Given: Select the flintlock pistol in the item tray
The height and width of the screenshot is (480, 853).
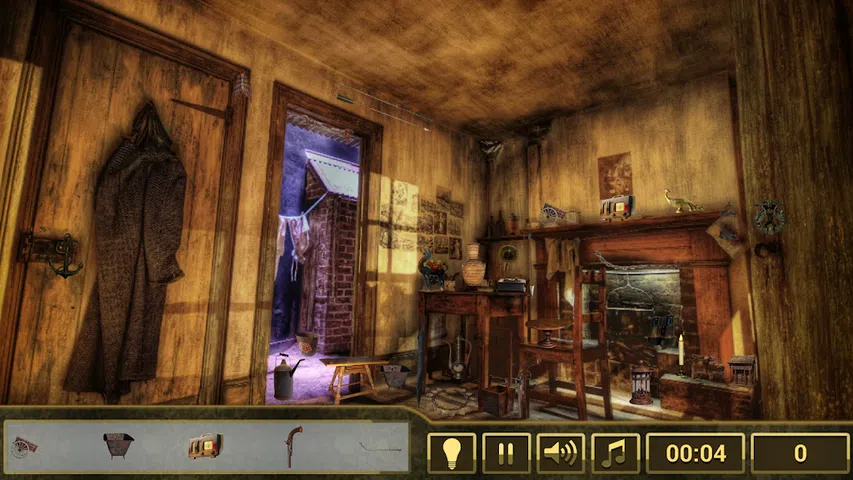Looking at the screenshot, I should tap(293, 445).
